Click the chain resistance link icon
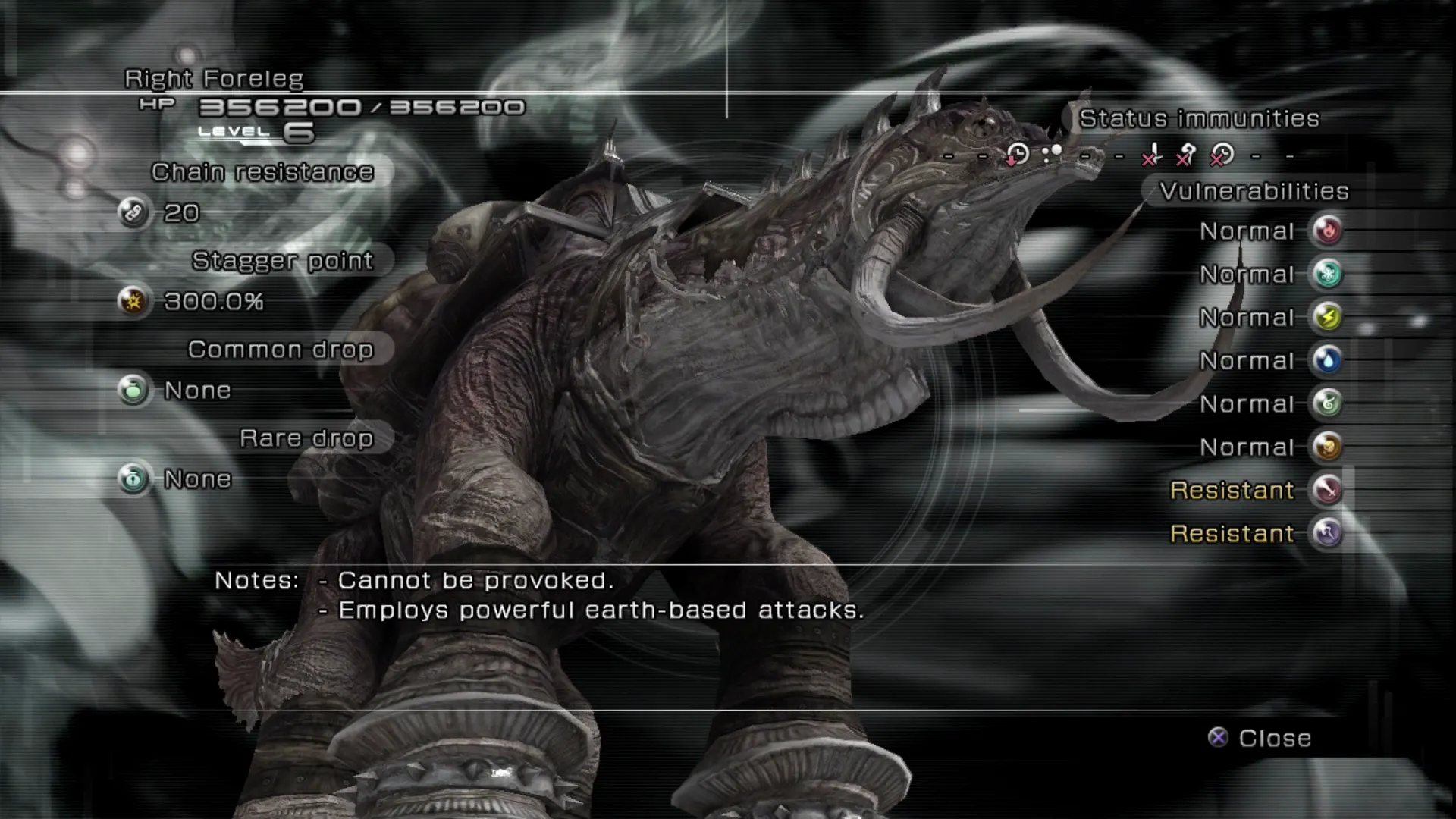 [133, 213]
